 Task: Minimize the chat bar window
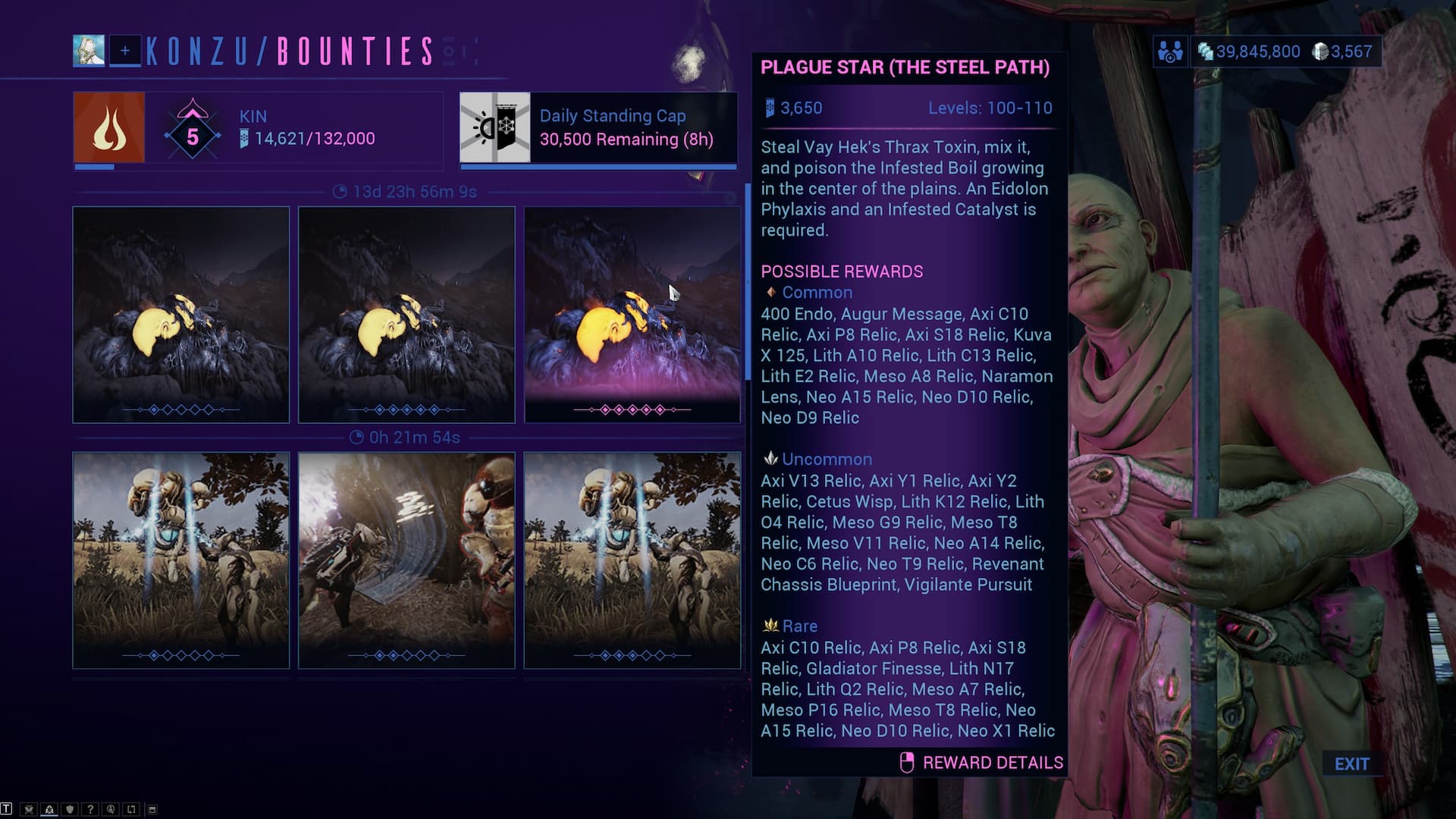152,809
